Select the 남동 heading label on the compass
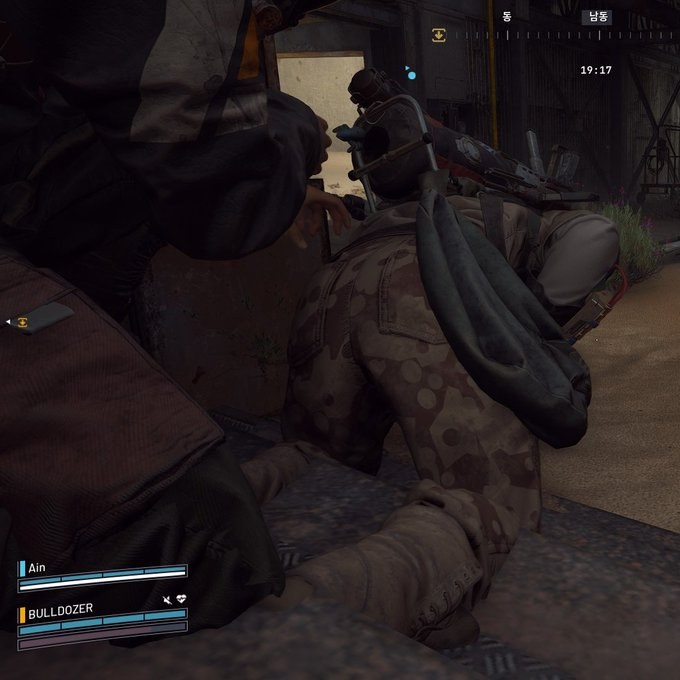The height and width of the screenshot is (680, 680). click(597, 17)
